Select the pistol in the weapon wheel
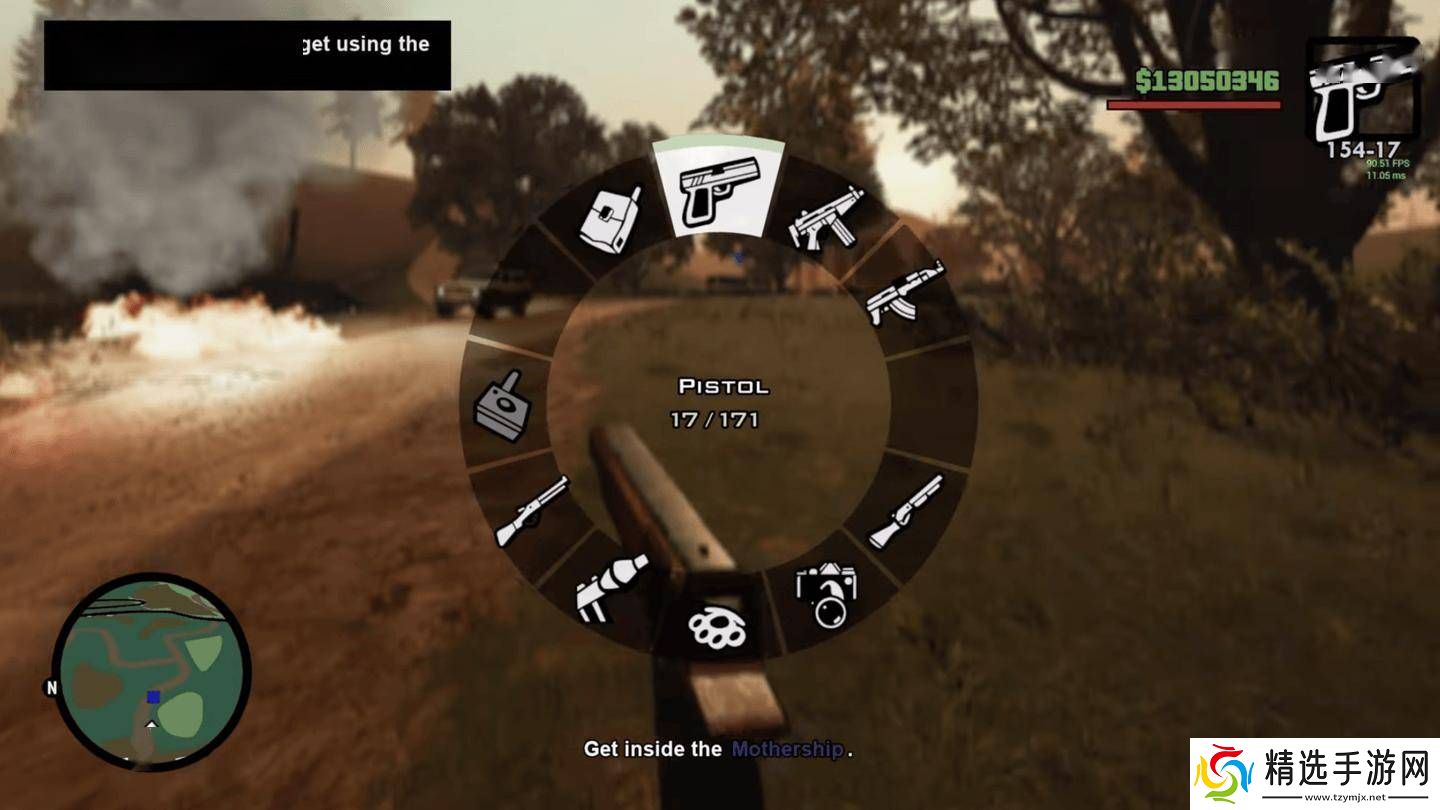Image resolution: width=1440 pixels, height=810 pixels. (717, 190)
